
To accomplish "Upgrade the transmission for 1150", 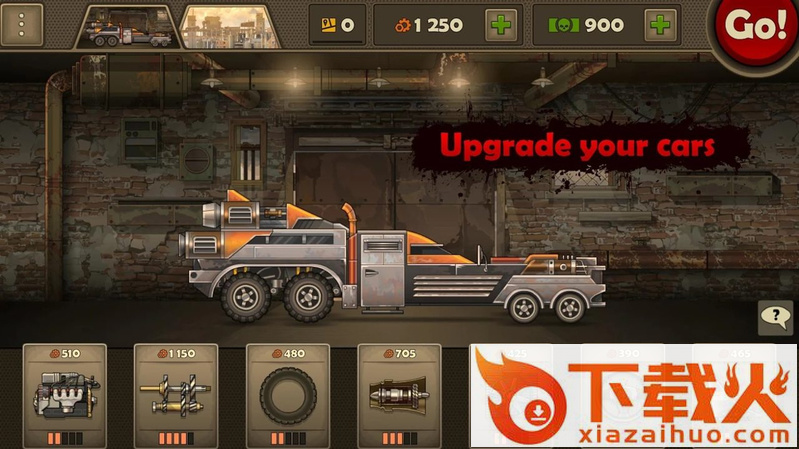I will 175,394.
